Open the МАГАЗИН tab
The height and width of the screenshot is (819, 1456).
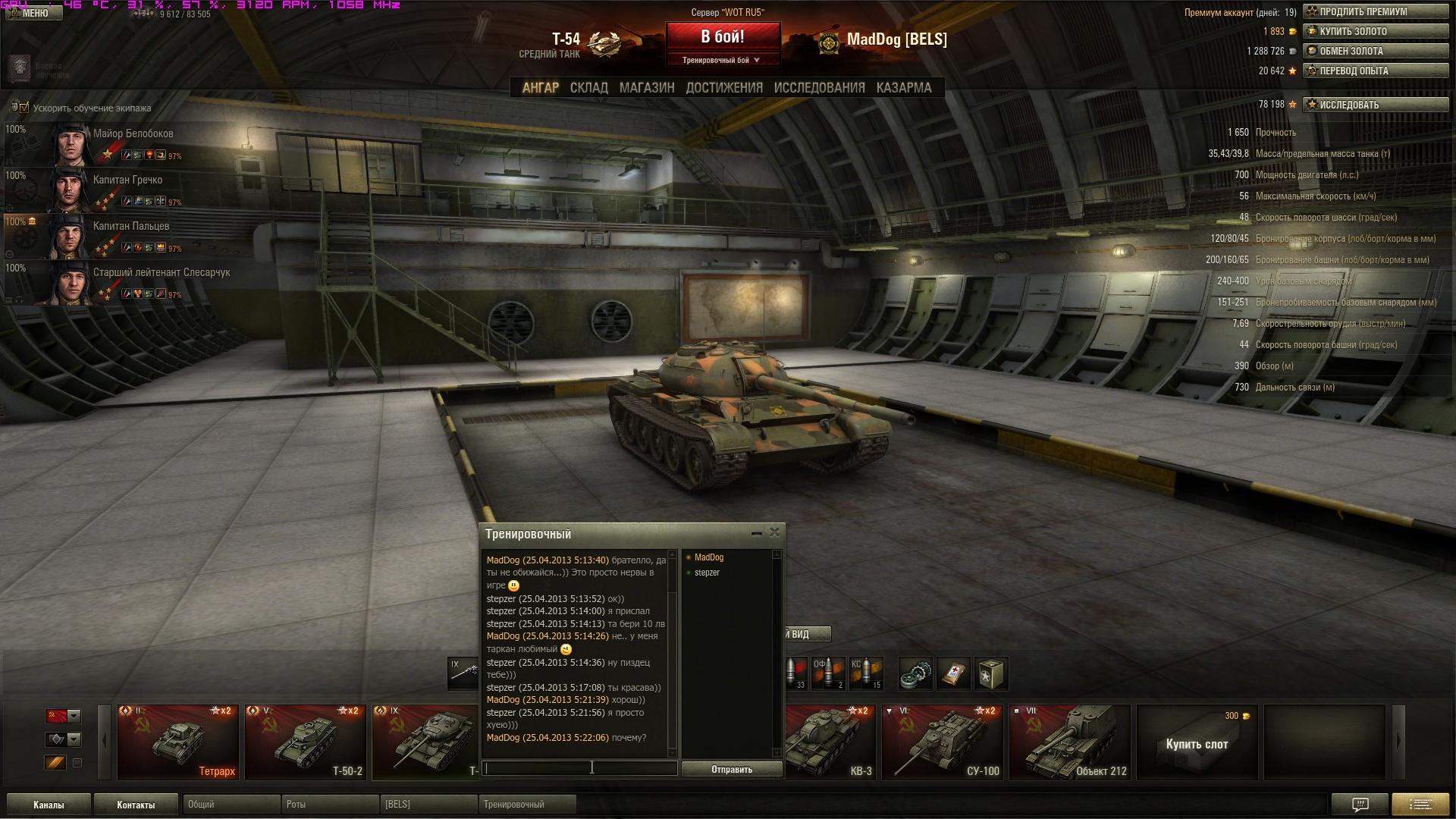646,88
